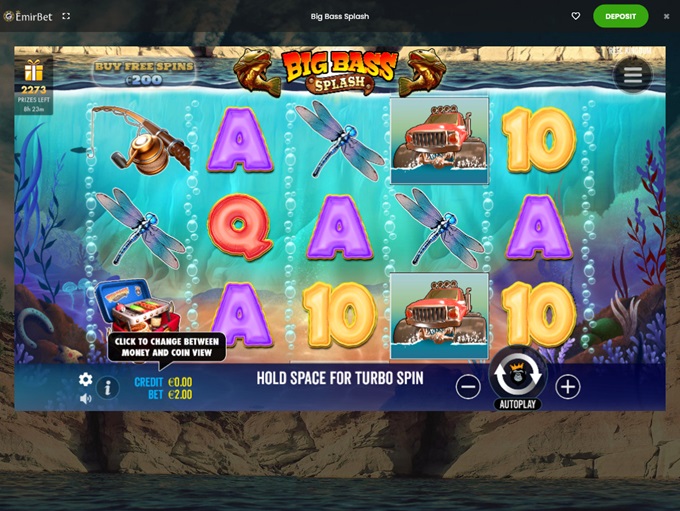
Task: Open game settings via gear icon
Action: (x=86, y=380)
